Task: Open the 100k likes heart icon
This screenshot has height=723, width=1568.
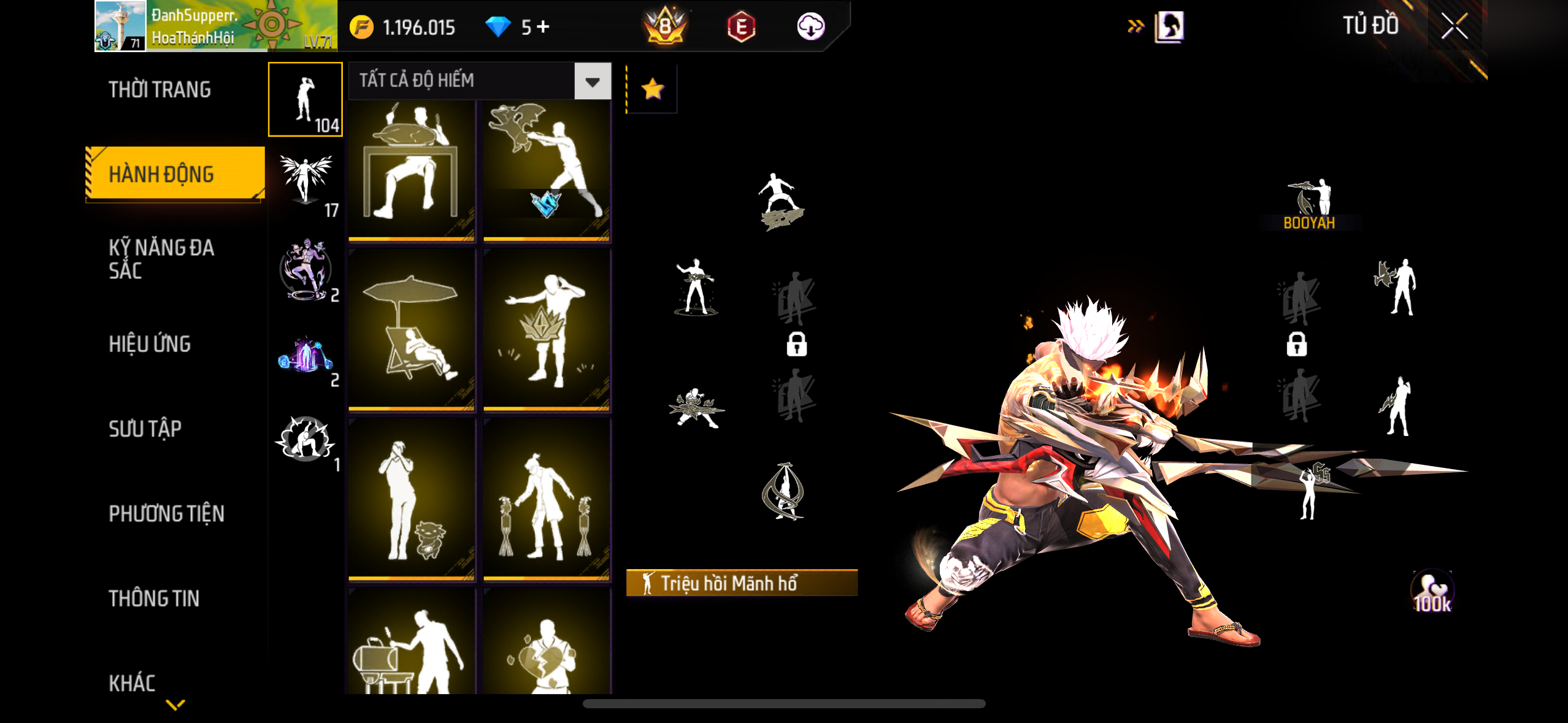Action: tap(1432, 592)
